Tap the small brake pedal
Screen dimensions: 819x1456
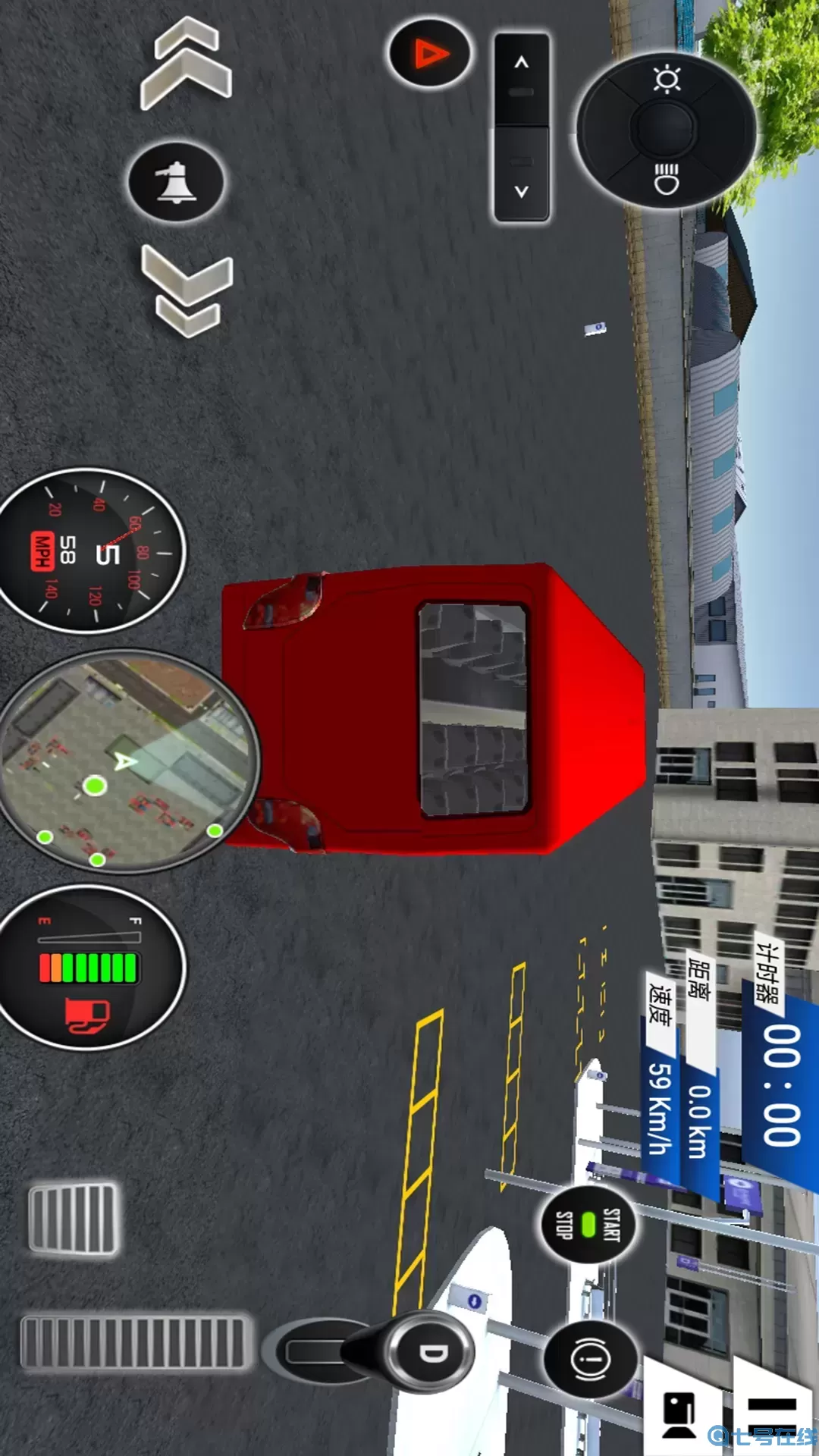[x=73, y=1219]
